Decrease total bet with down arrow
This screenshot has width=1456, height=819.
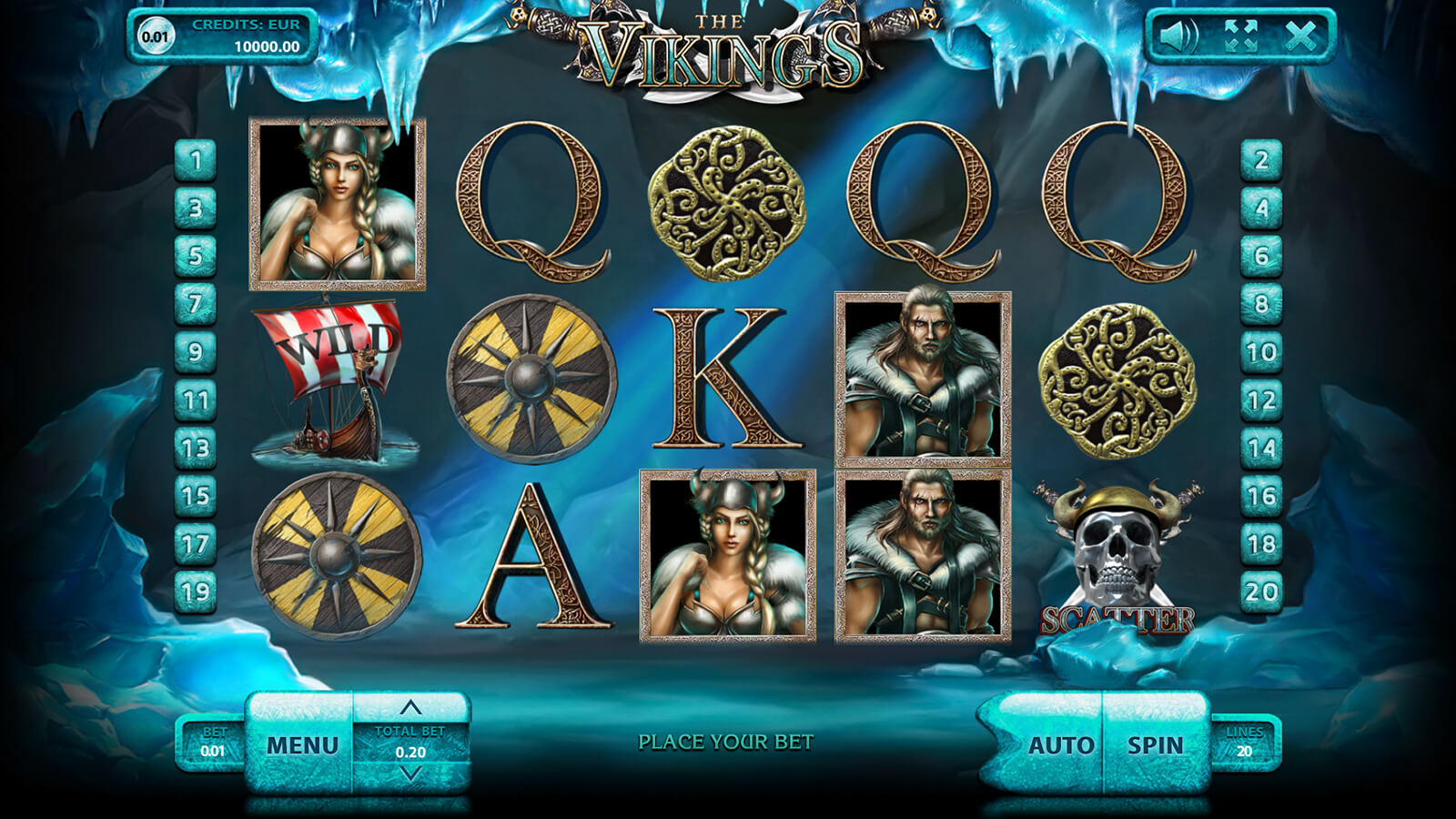click(410, 774)
